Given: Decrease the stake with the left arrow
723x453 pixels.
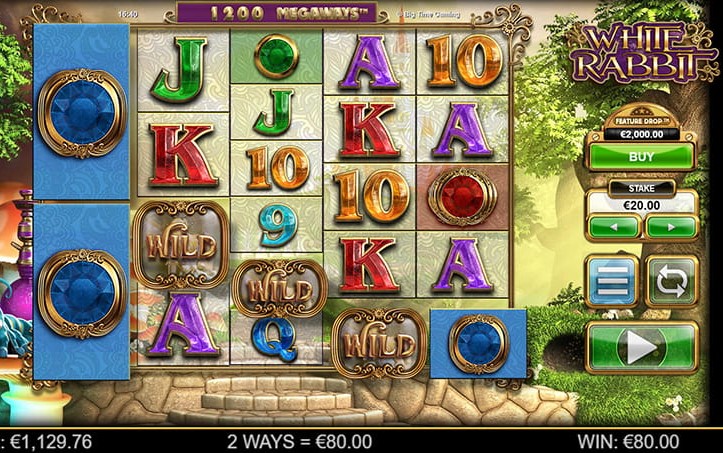Looking at the screenshot, I should (612, 227).
